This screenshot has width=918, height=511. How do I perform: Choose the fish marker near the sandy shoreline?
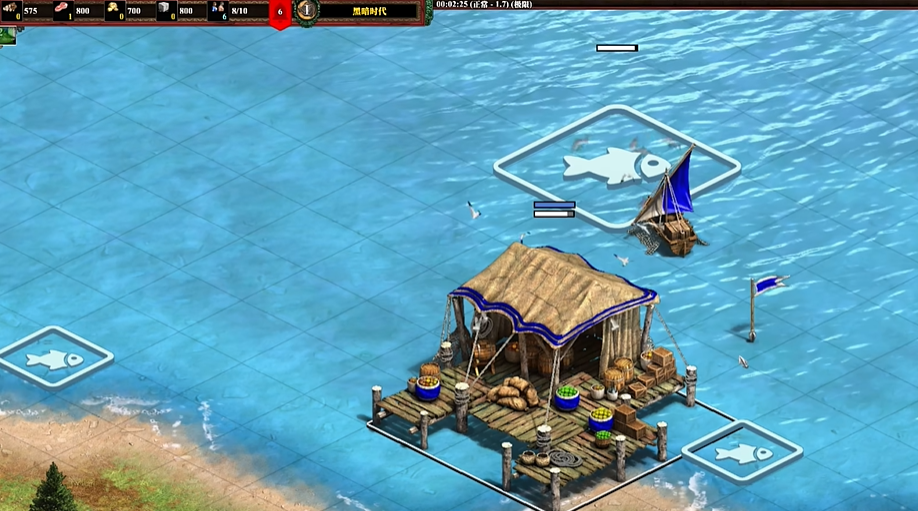coord(55,357)
